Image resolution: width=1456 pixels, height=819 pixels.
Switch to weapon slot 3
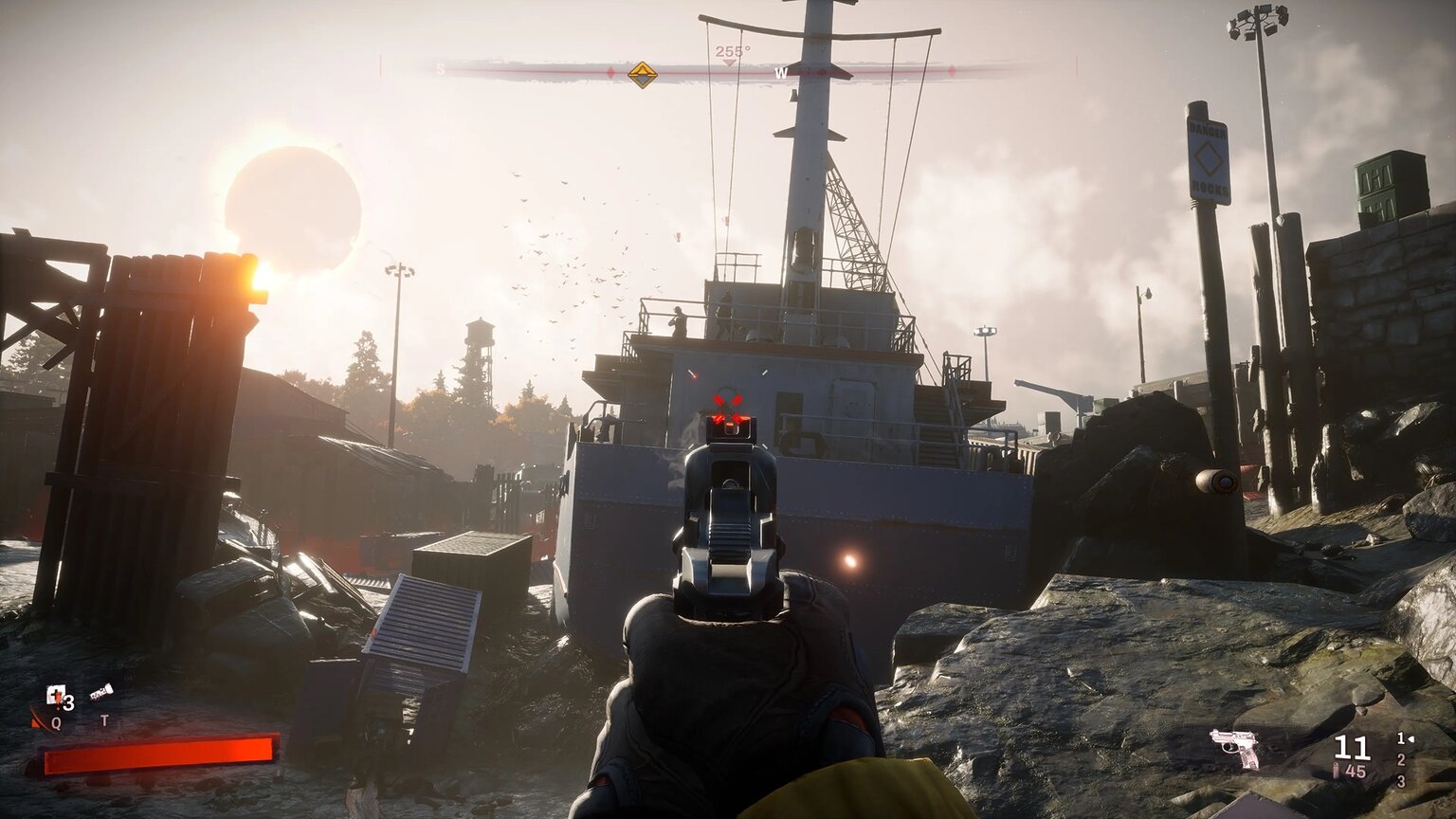point(1401,781)
